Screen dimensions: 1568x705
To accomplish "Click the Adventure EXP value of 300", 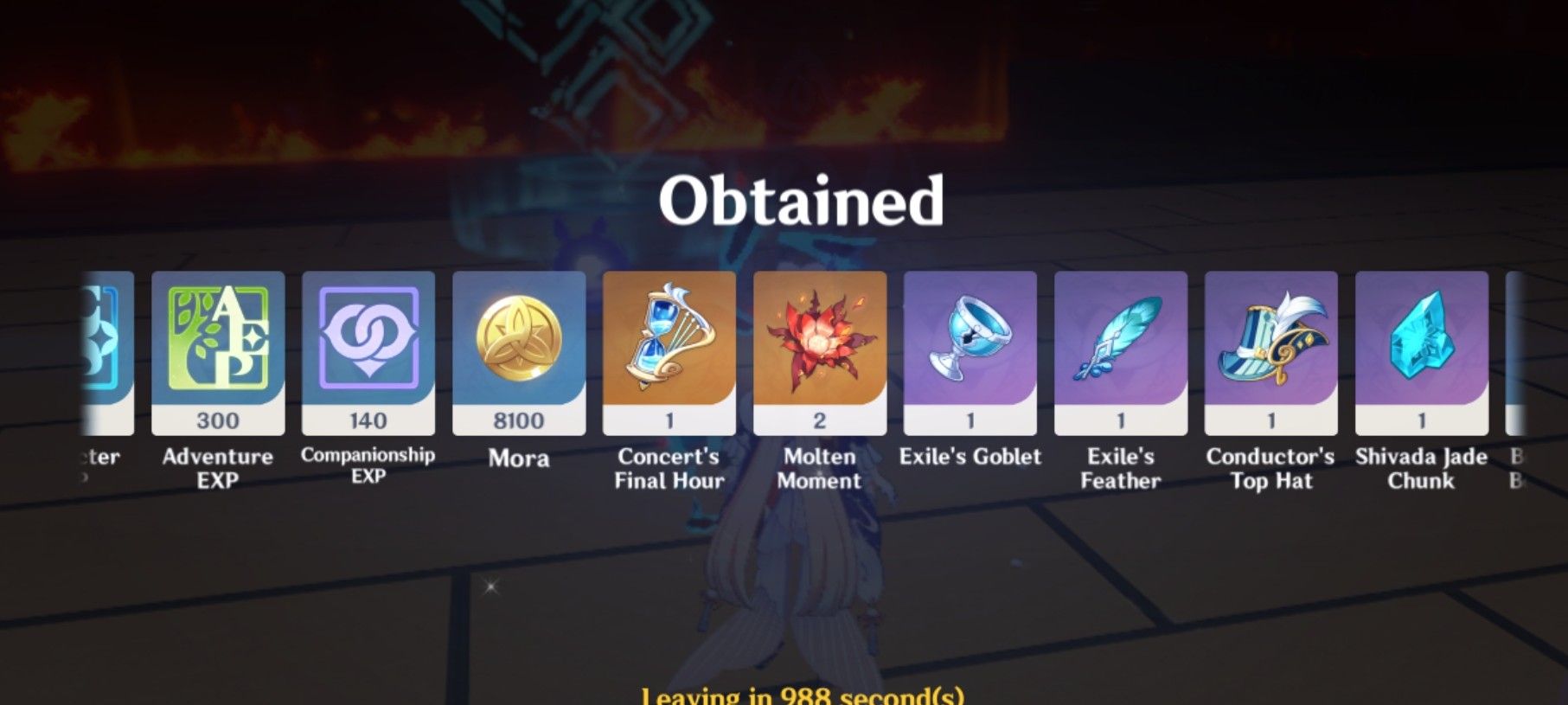I will pyautogui.click(x=219, y=421).
